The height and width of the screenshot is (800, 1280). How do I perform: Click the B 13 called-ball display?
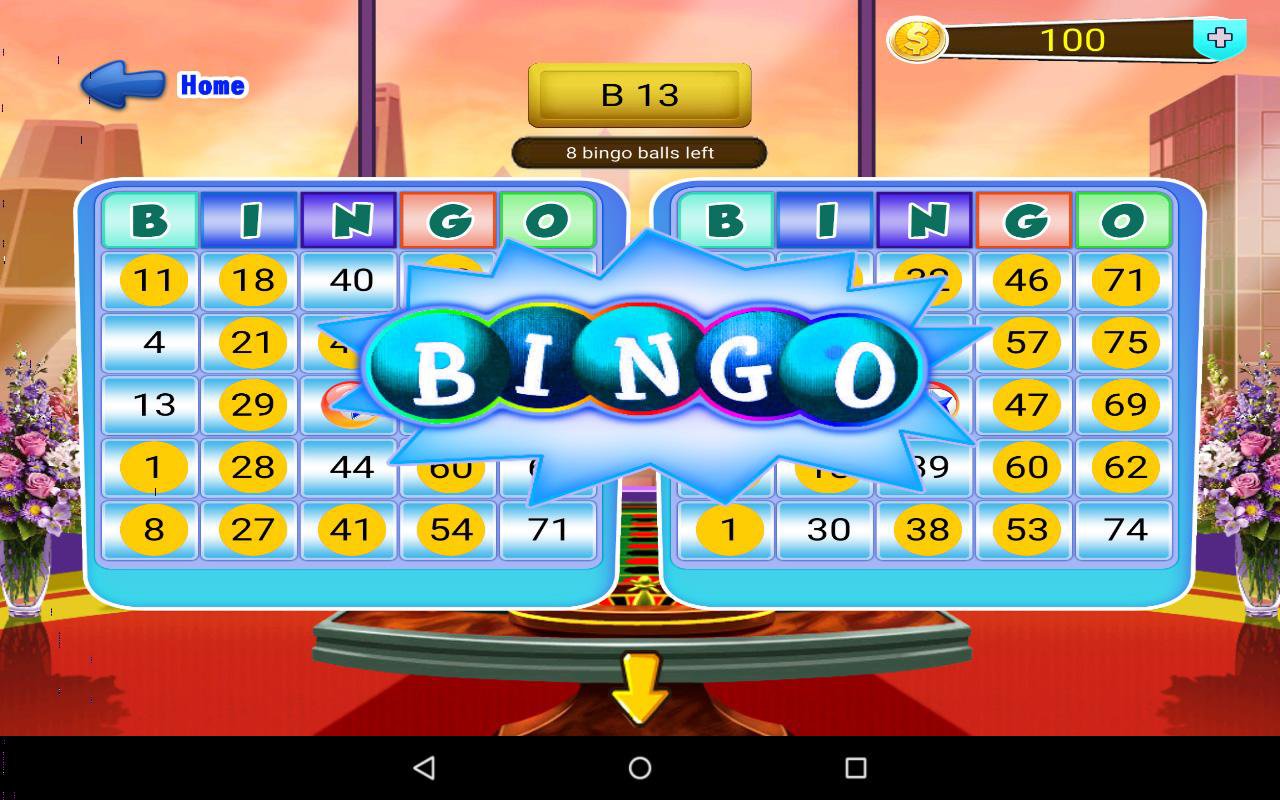[639, 96]
